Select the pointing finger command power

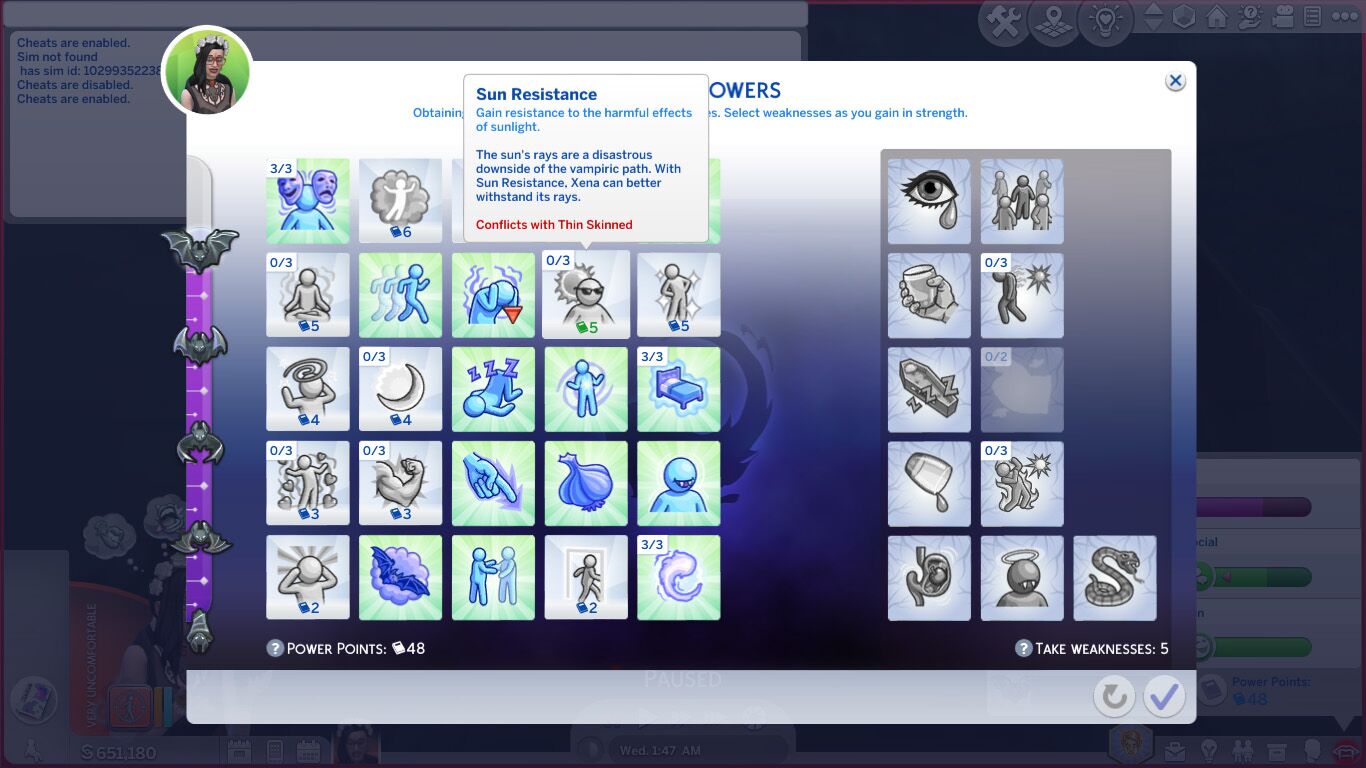point(493,483)
